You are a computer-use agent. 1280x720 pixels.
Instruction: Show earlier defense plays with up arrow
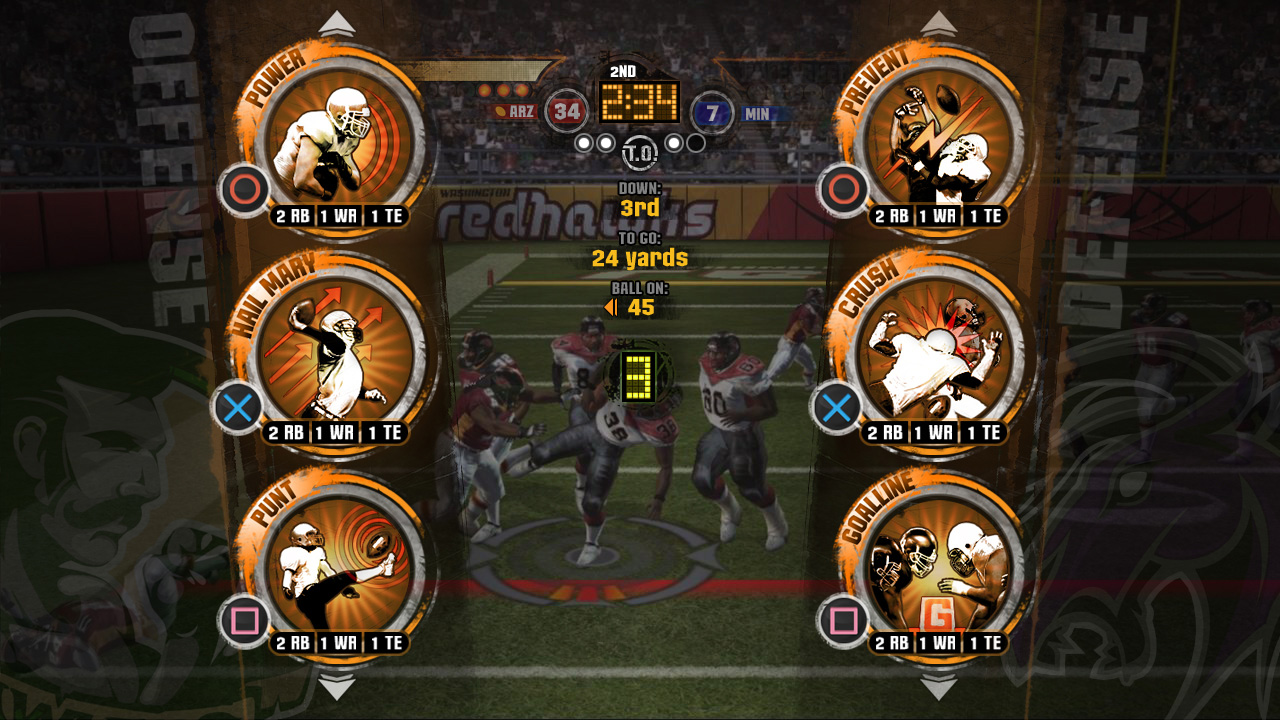coord(938,23)
